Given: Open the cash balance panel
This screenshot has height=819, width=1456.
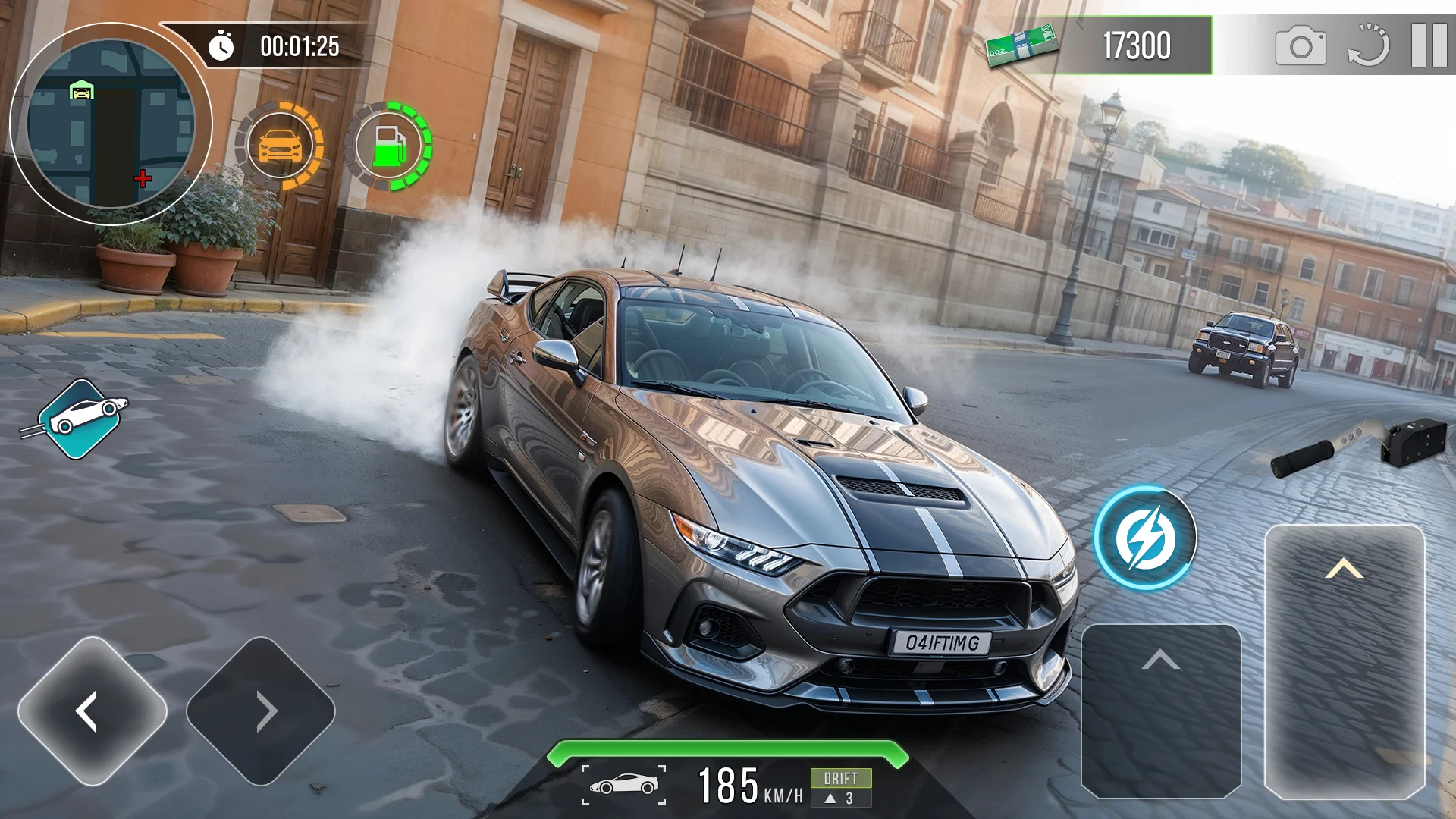Looking at the screenshot, I should pos(1100,45).
